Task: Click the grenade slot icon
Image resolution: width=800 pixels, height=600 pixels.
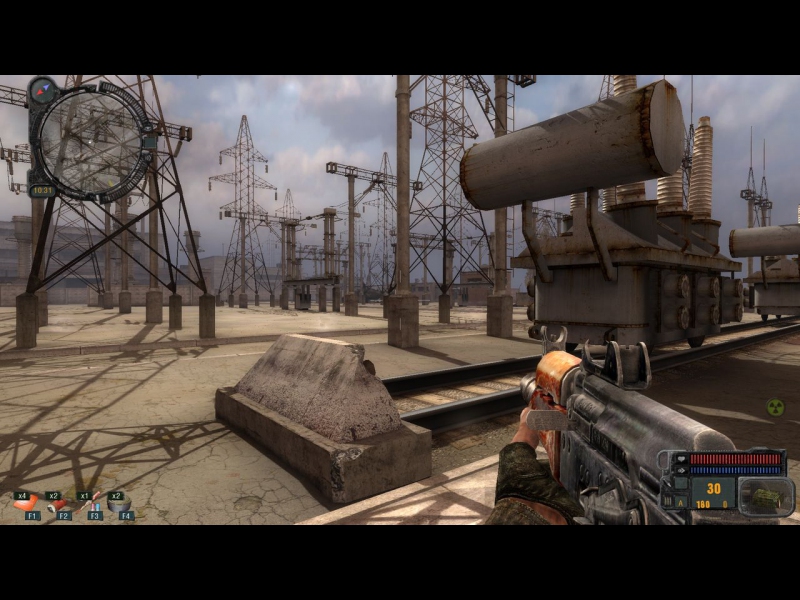Action: coord(765,496)
